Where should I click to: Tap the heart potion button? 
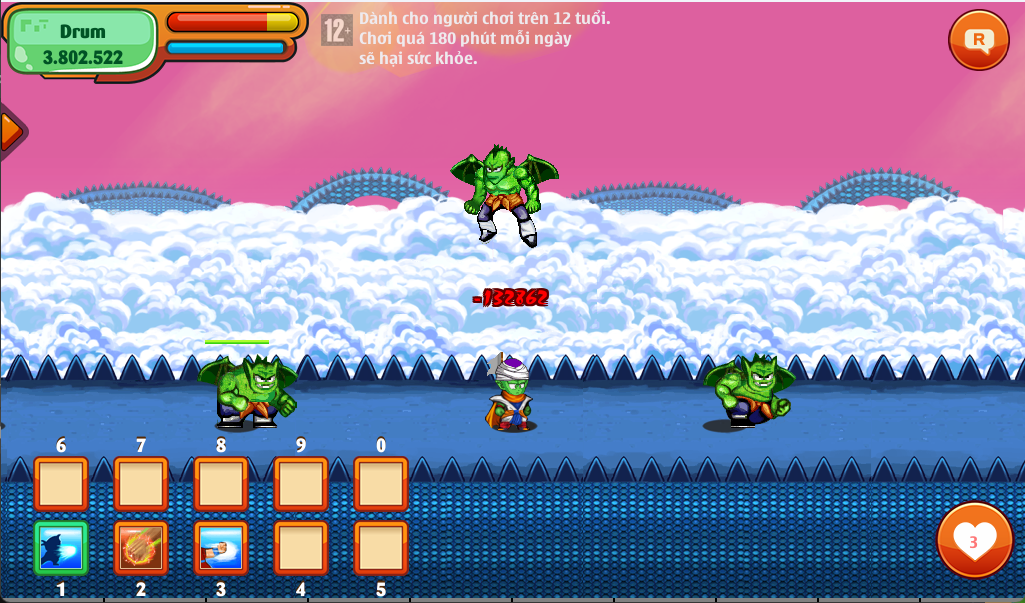973,540
